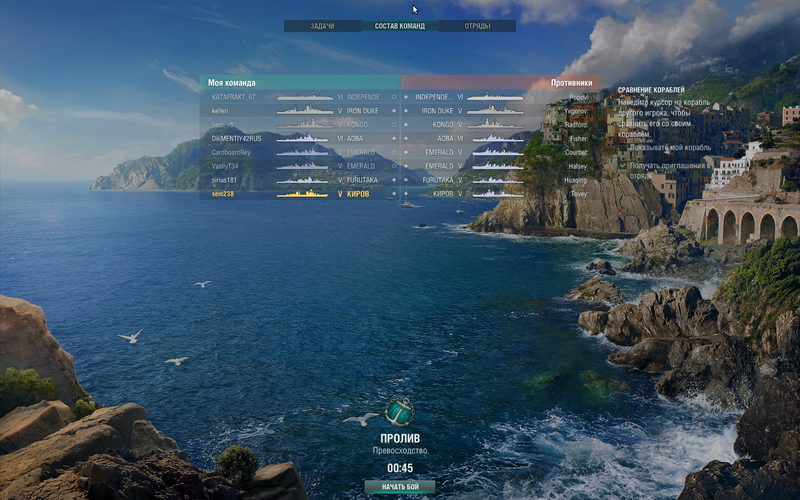The image size is (800, 500).
Task: Choose teammate Dii MENTIY42RUS row
Action: [x=300, y=138]
